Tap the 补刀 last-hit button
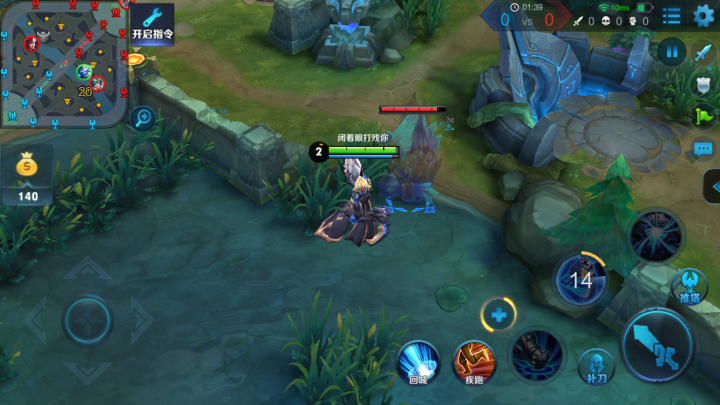 pos(596,366)
